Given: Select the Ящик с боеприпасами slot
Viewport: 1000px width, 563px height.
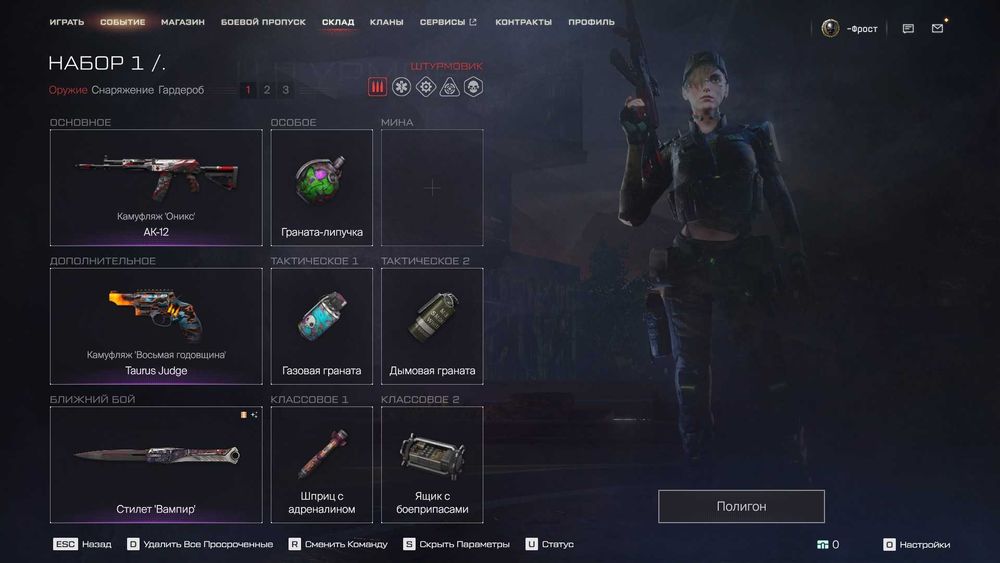Looking at the screenshot, I should pyautogui.click(x=432, y=464).
